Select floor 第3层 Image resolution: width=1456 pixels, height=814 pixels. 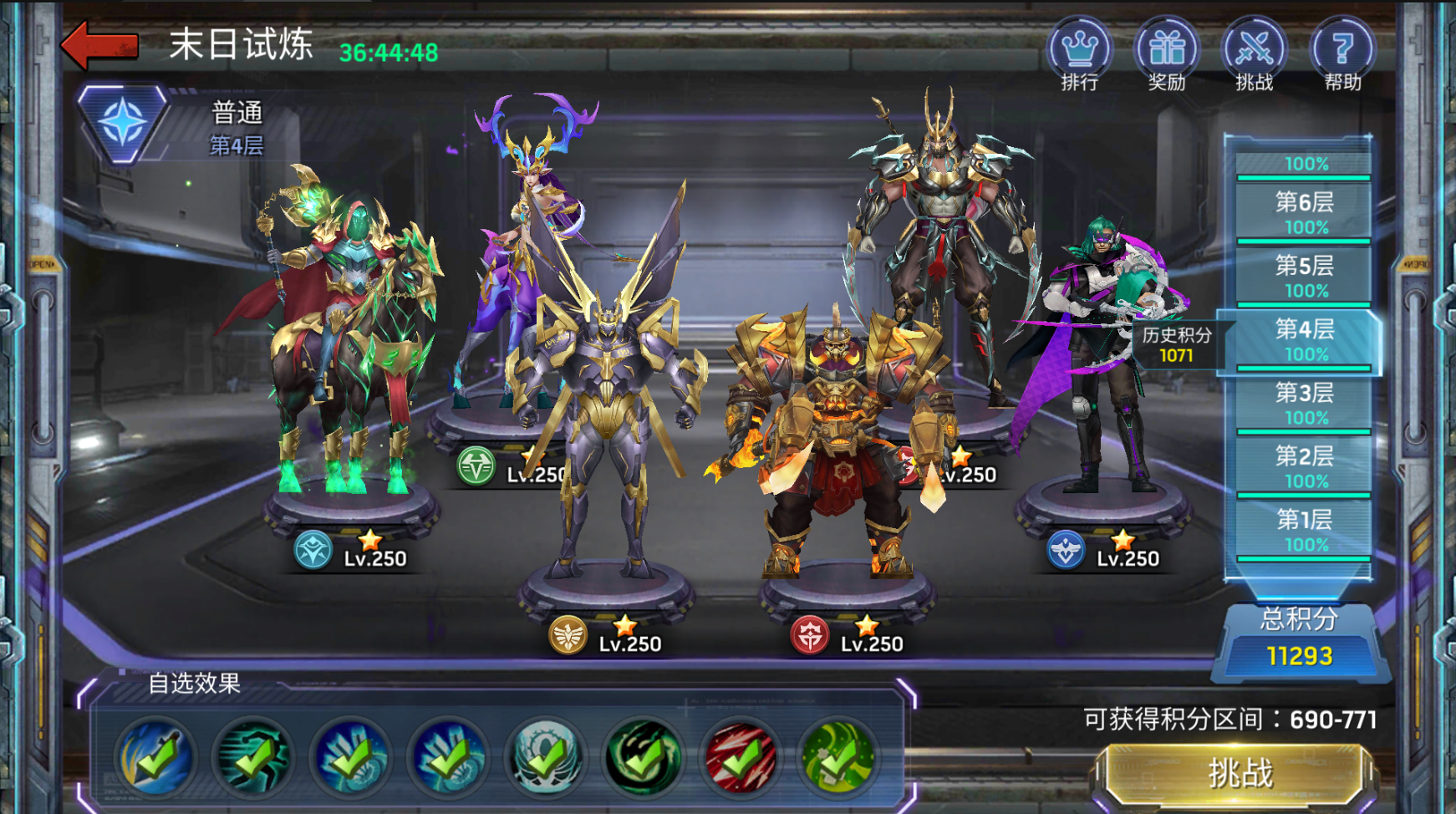pos(1304,403)
